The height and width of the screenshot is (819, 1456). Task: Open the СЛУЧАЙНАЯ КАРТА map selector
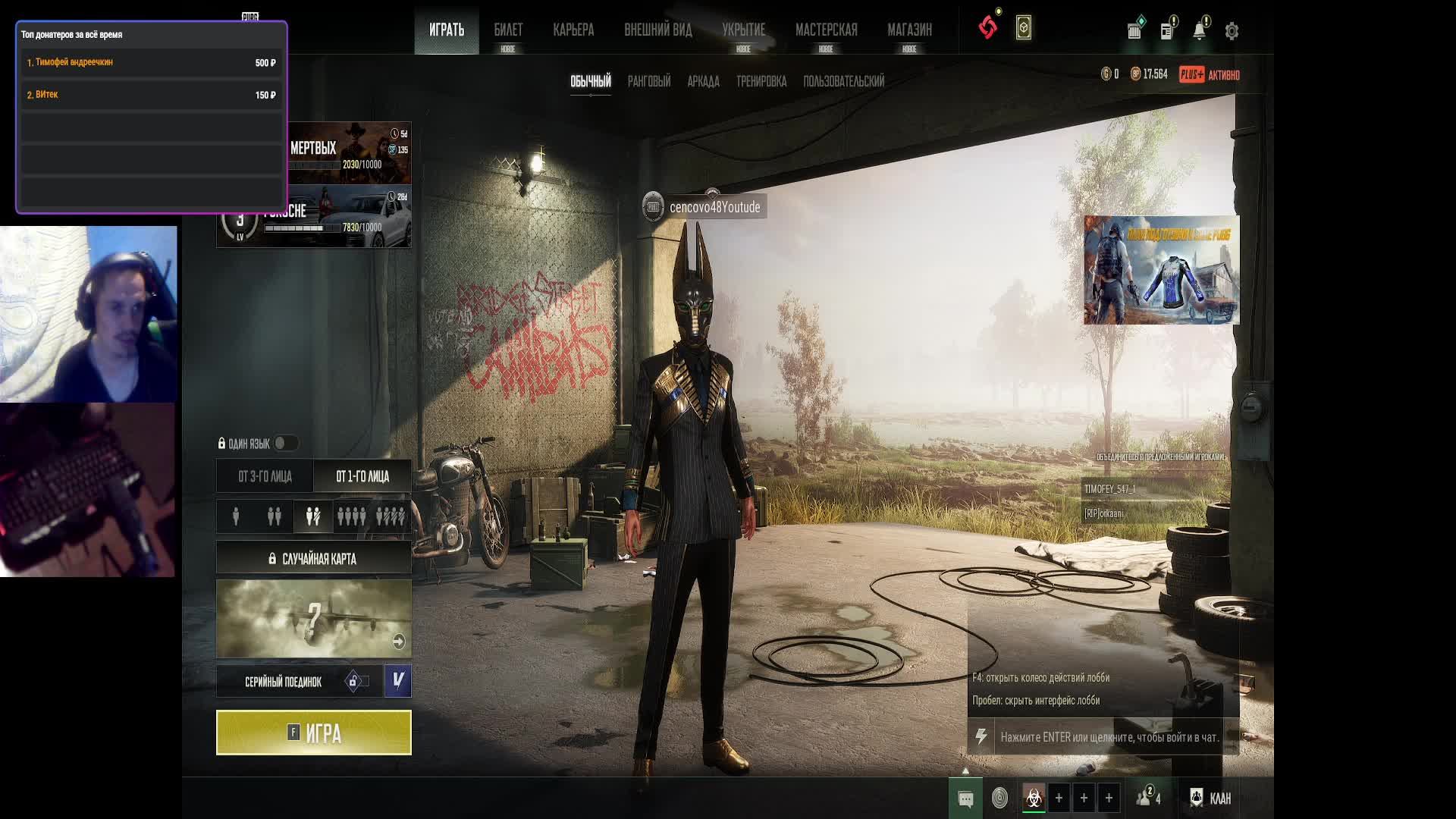coord(313,559)
